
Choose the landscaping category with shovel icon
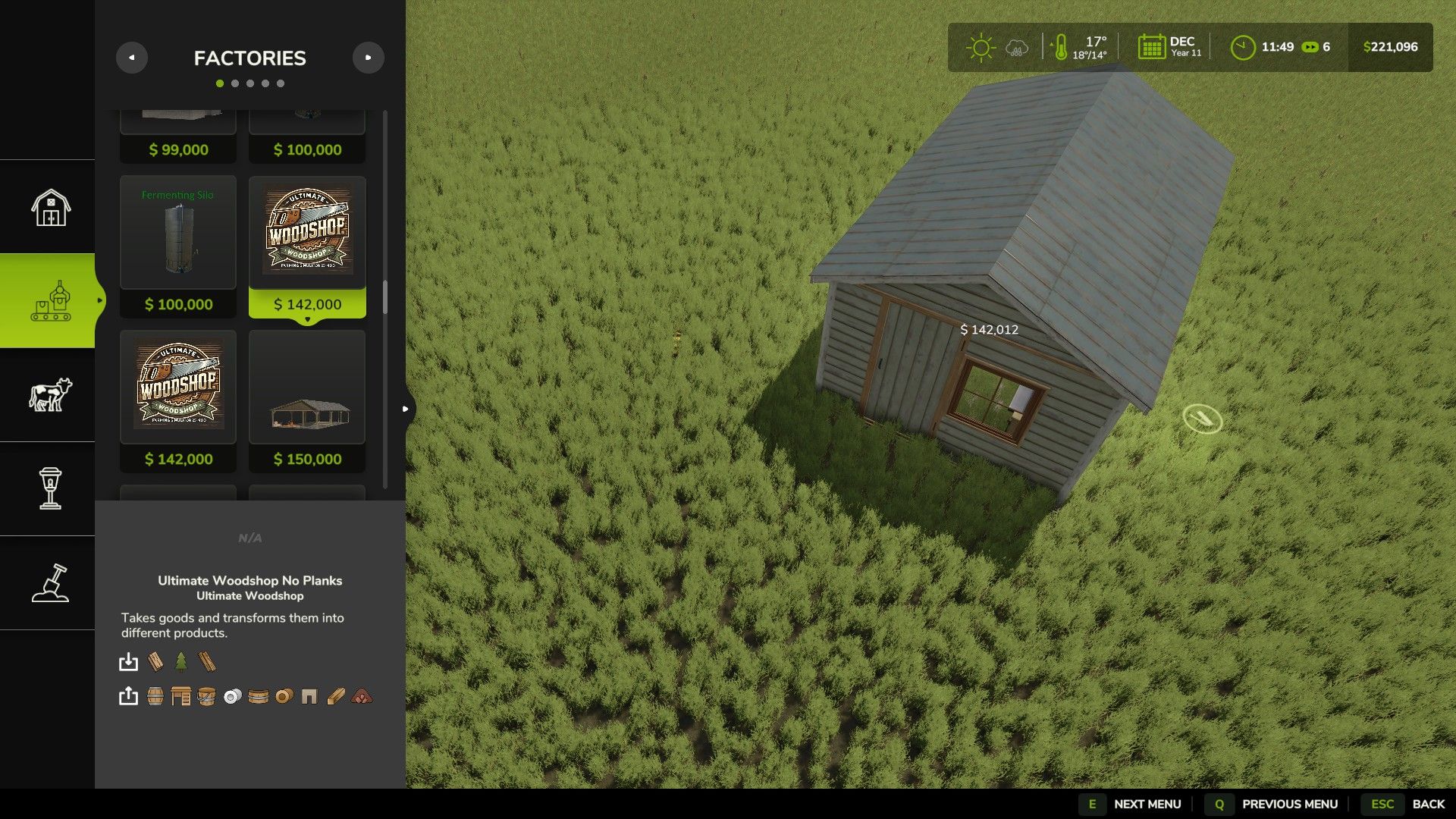(50, 582)
